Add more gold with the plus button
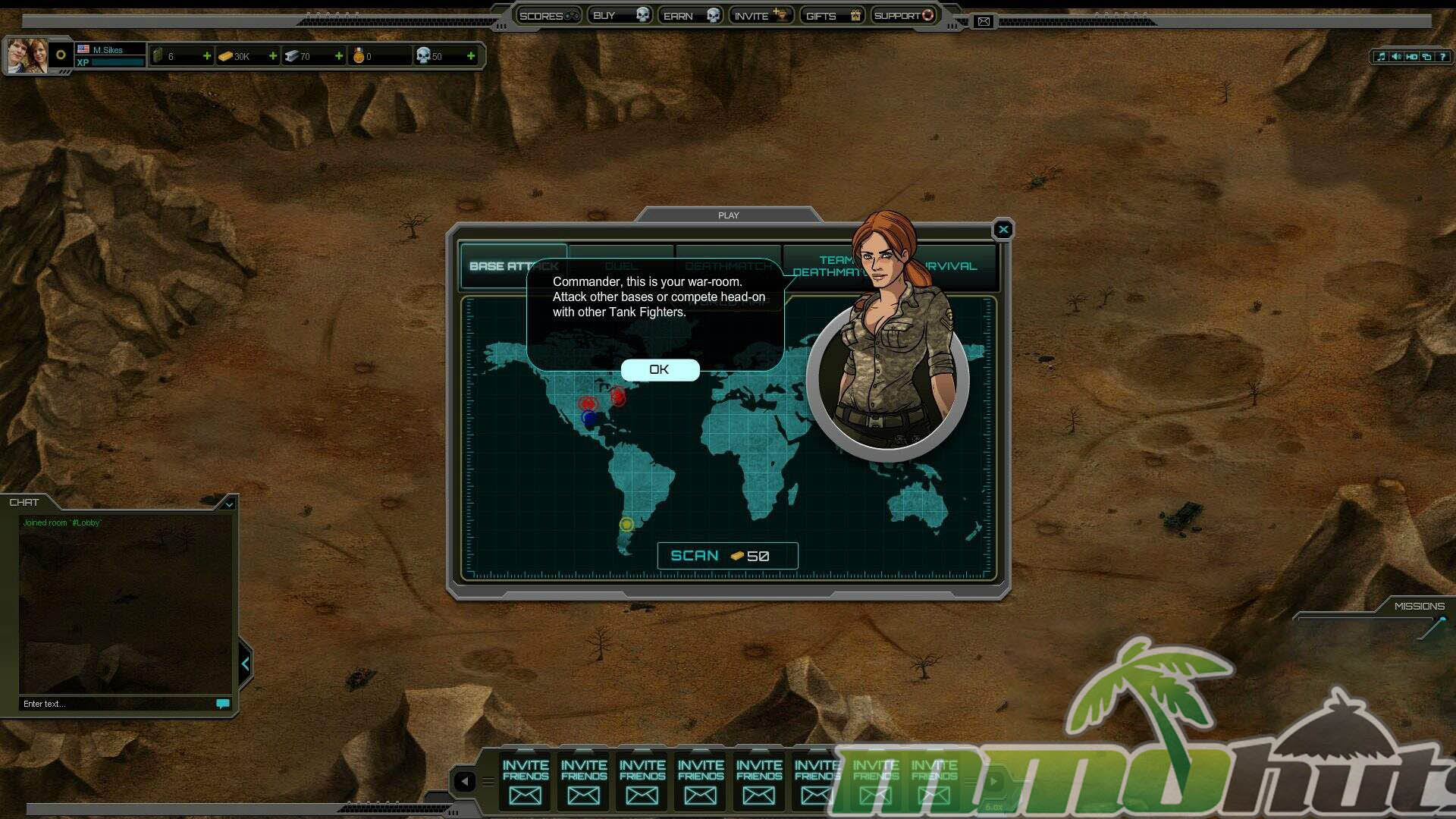 (273, 56)
